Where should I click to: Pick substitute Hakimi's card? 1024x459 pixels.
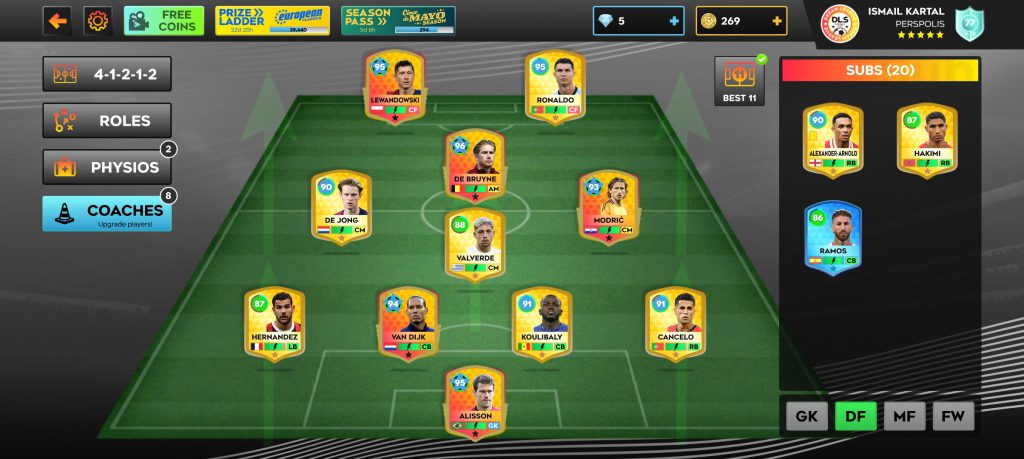926,142
